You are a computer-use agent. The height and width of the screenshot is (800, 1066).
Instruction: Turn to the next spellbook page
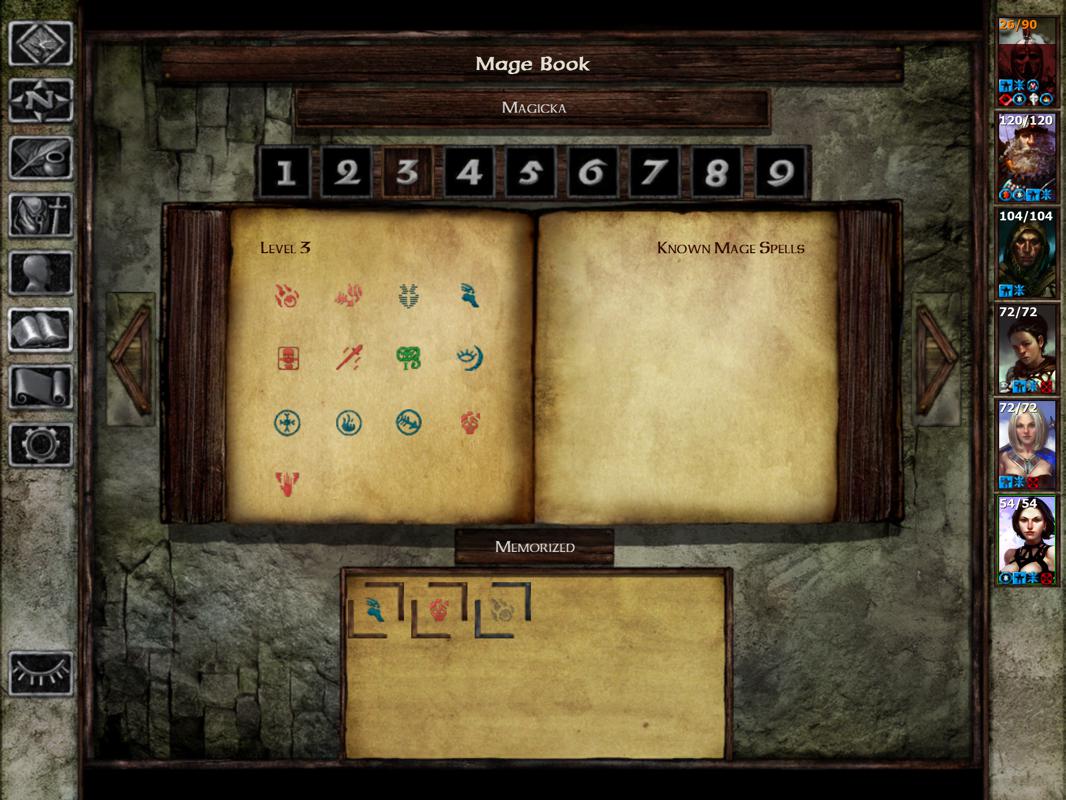click(937, 359)
